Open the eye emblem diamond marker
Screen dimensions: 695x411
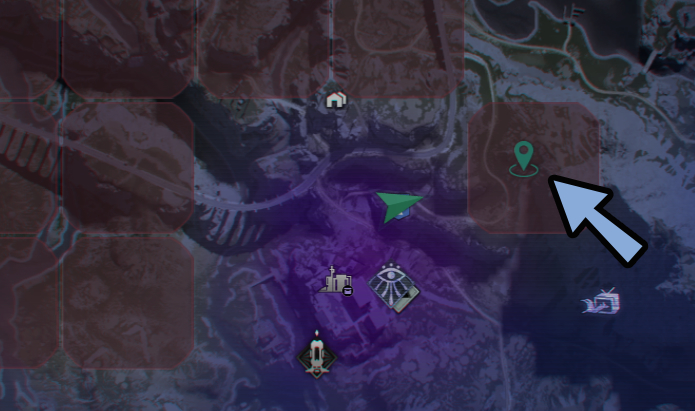click(x=394, y=286)
